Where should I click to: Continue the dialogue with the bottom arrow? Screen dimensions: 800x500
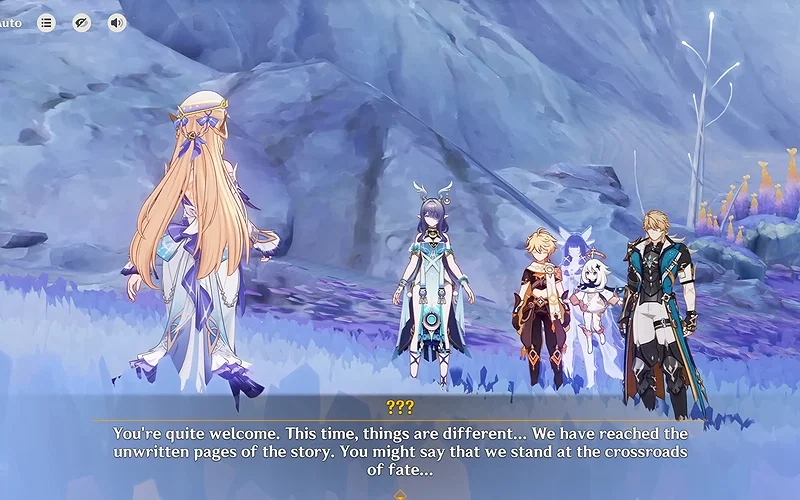[x=400, y=494]
